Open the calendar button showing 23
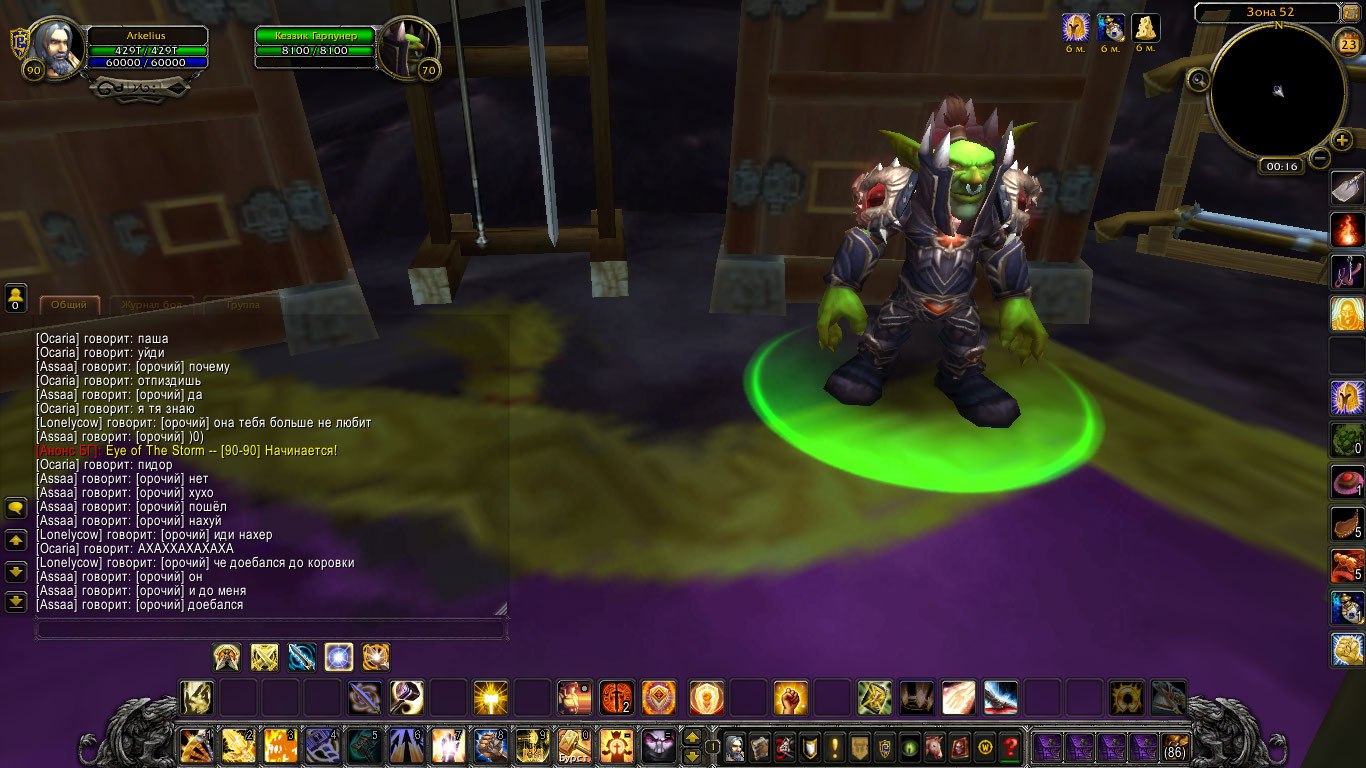This screenshot has height=768, width=1366. 1346,43
